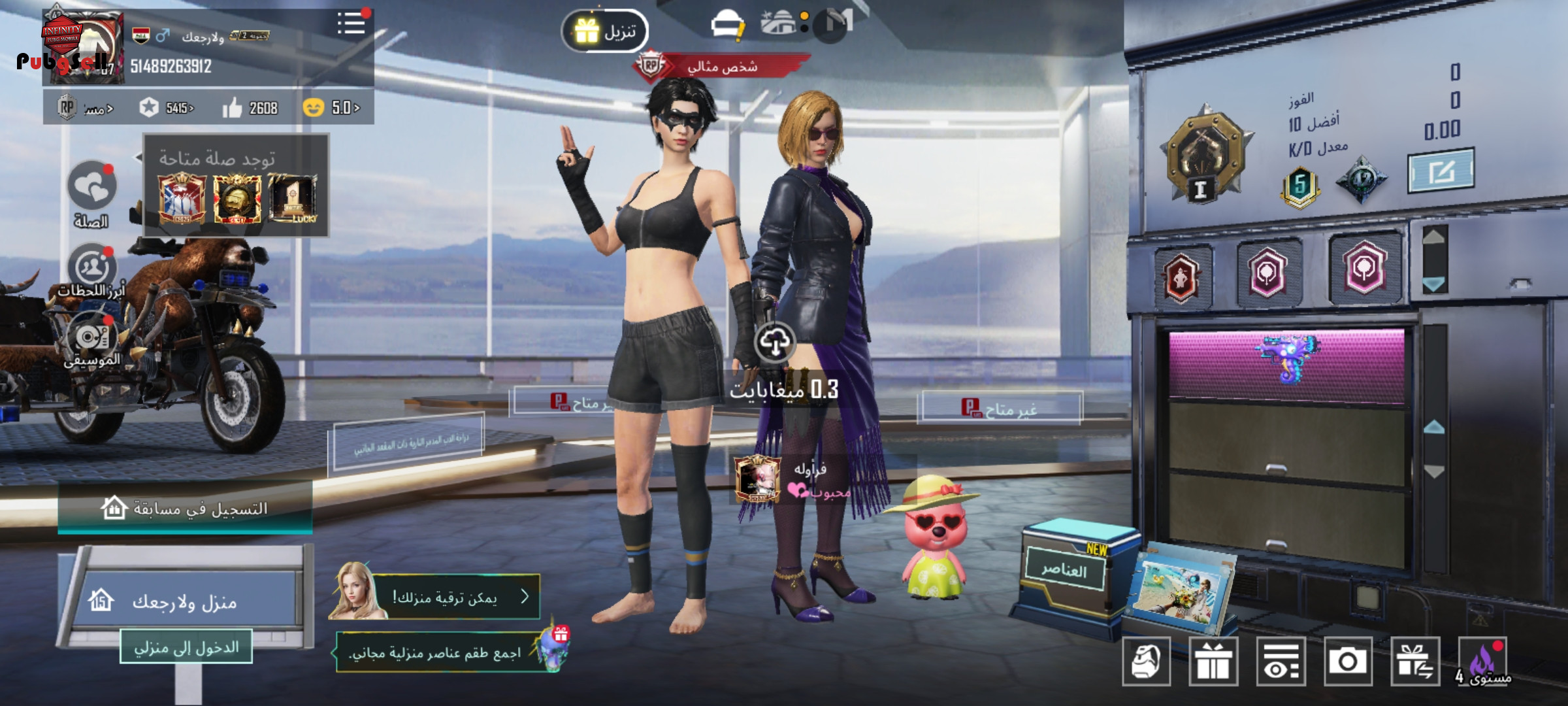The image size is (1568, 706).
Task: Open the Highlights moments icon
Action: pyautogui.click(x=92, y=268)
